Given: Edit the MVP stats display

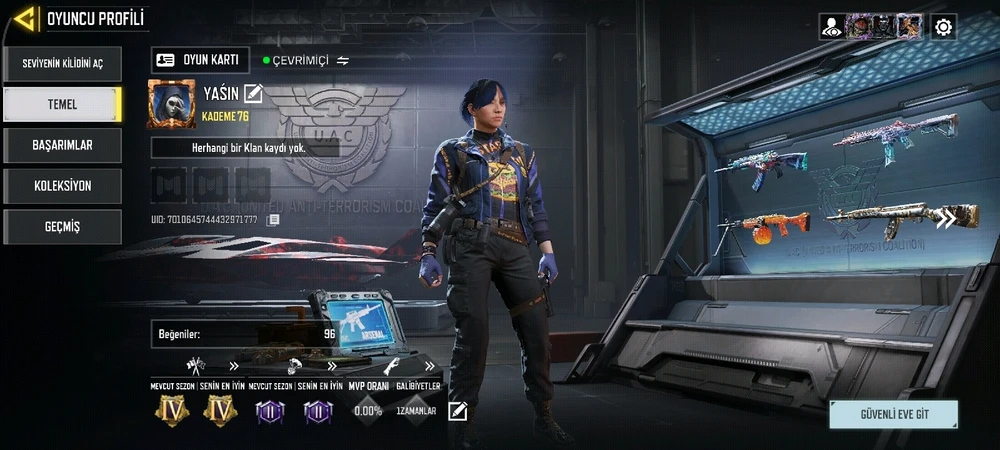Looking at the screenshot, I should (x=458, y=411).
